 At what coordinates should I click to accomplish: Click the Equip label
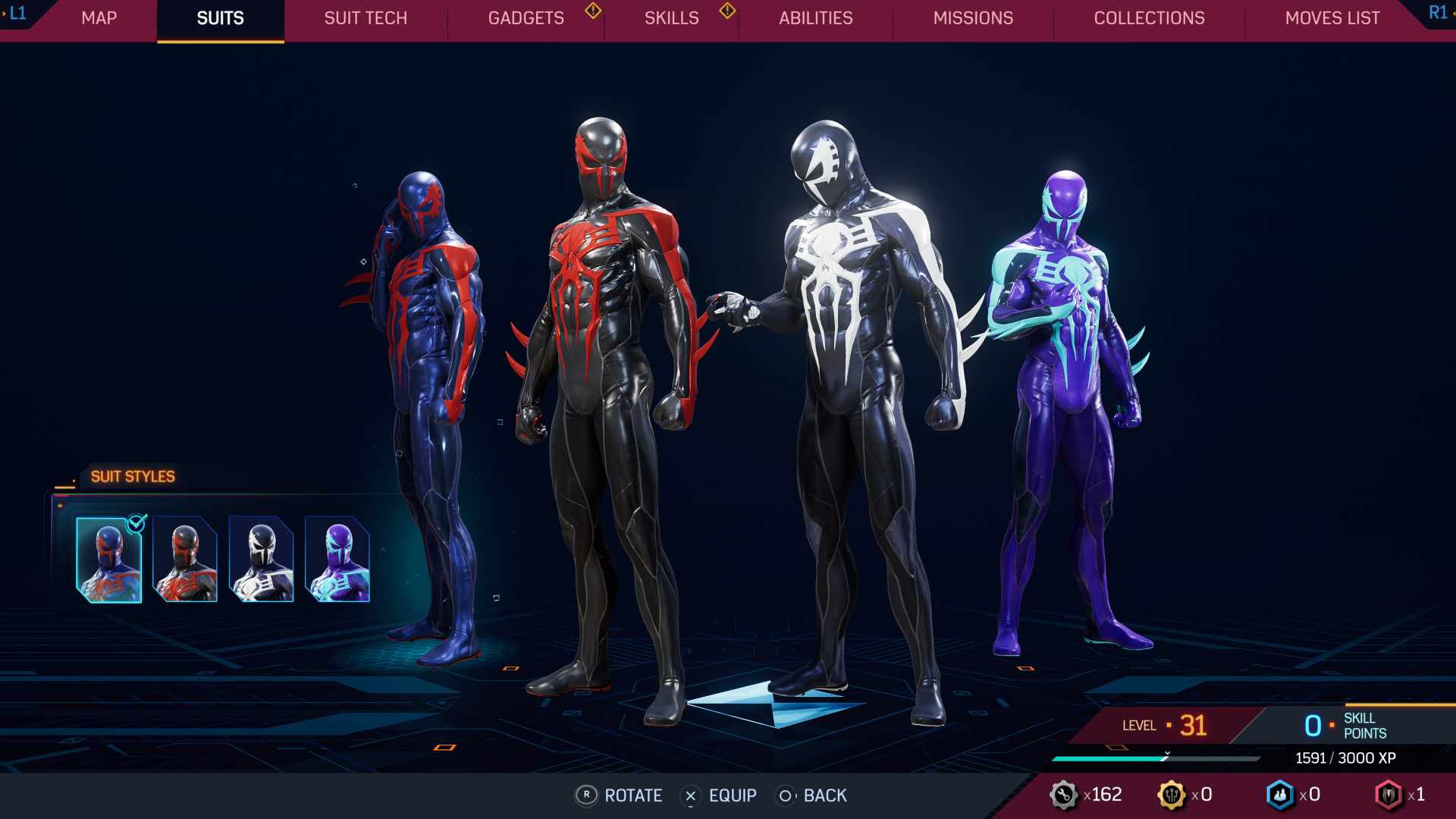click(732, 795)
